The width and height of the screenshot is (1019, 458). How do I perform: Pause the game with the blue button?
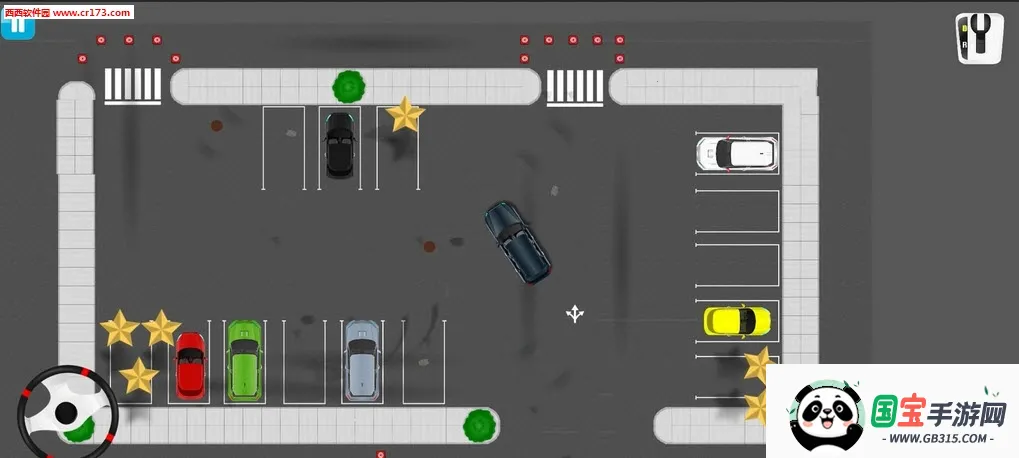[x=17, y=25]
